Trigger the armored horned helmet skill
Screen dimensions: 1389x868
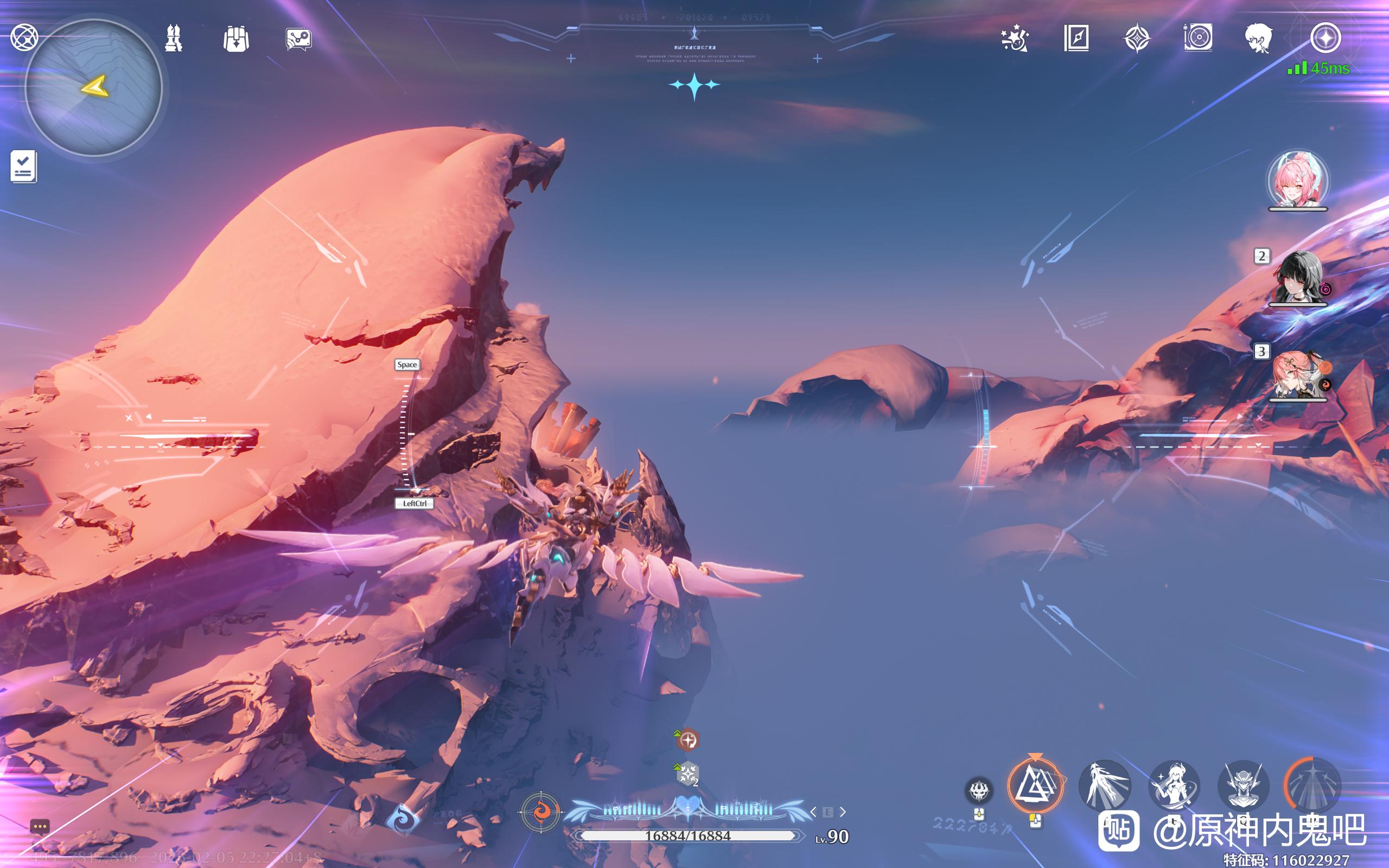[1243, 786]
